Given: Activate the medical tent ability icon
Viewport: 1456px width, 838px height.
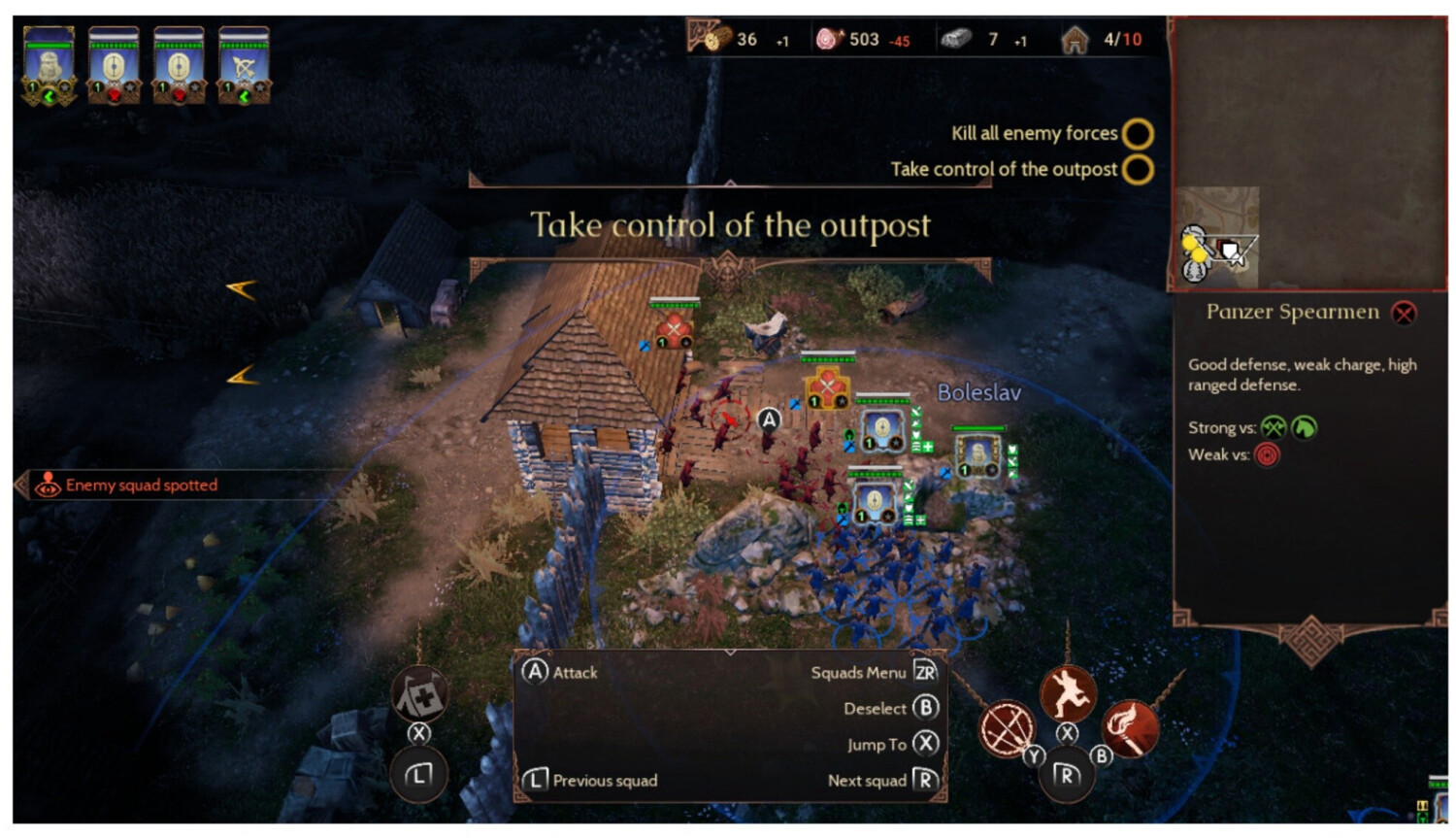Looking at the screenshot, I should 419,693.
